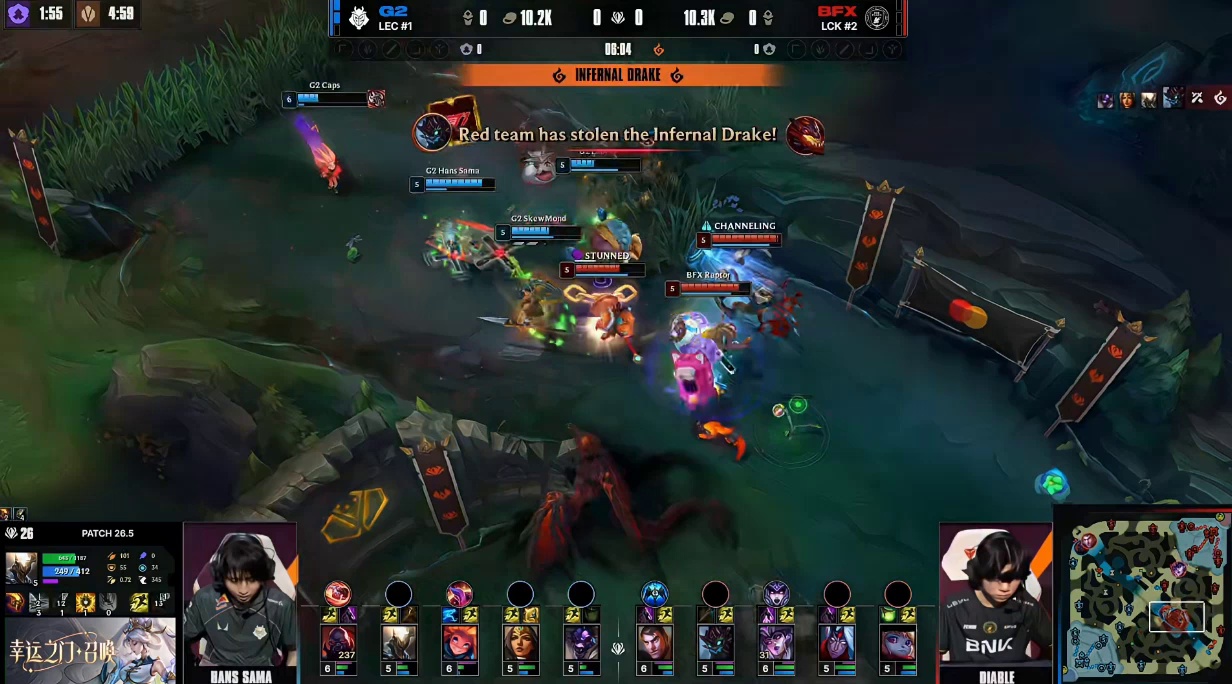Open the Chinese promotional banner with white-haired character
The height and width of the screenshot is (684, 1232).
[90, 650]
